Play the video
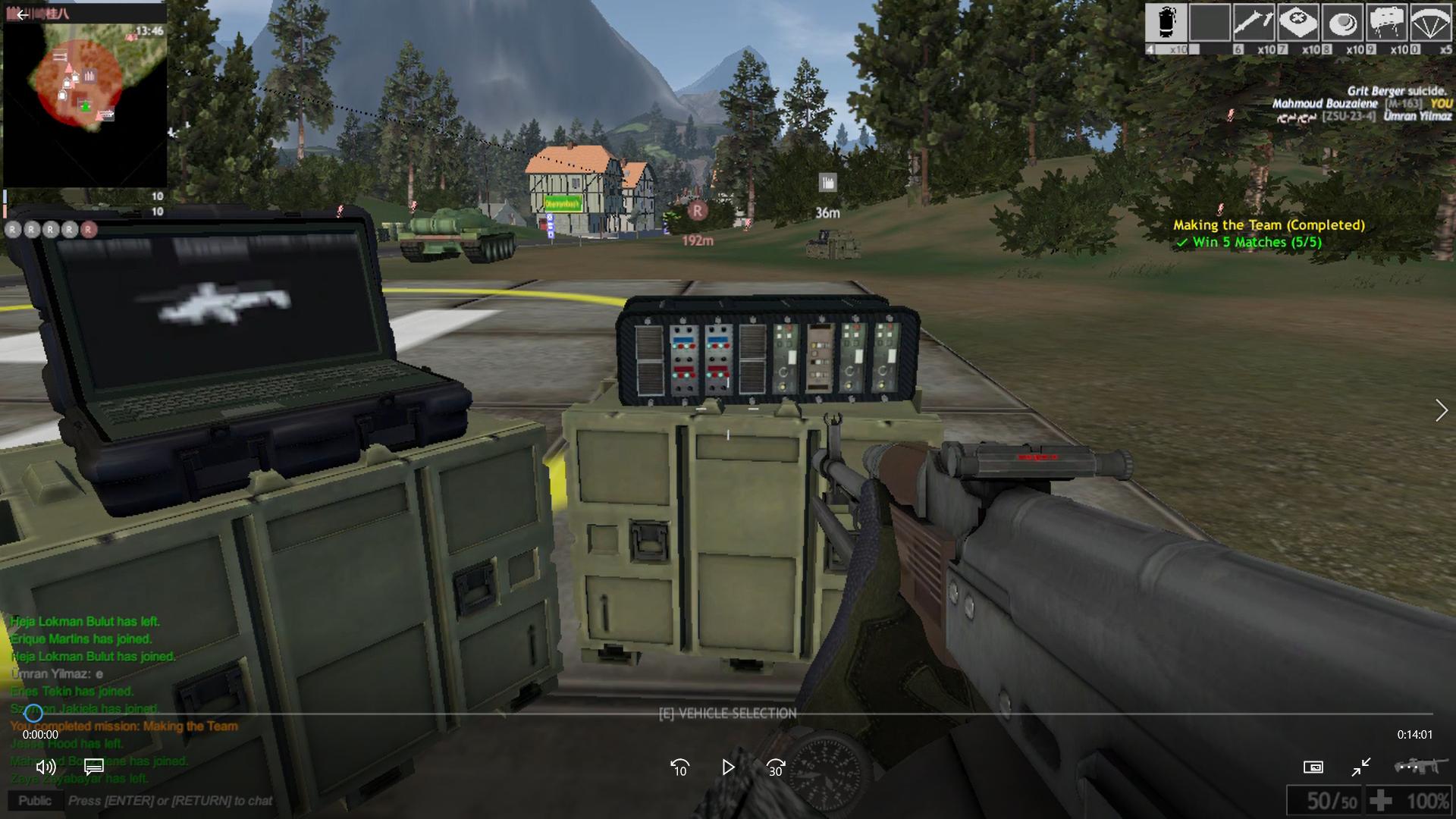The width and height of the screenshot is (1456, 819). 728,768
